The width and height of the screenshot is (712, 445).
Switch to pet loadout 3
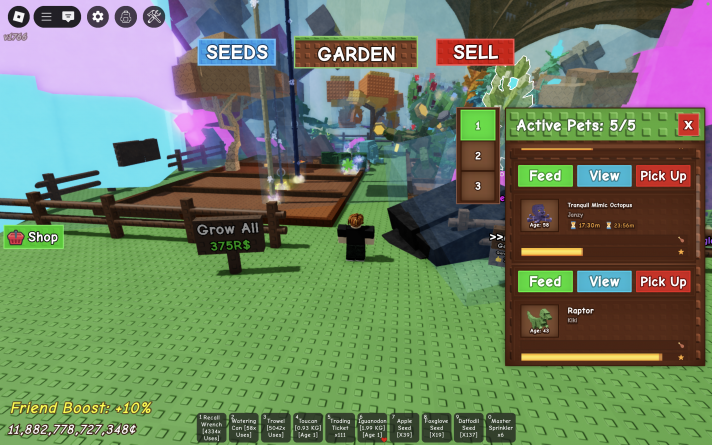pos(478,186)
